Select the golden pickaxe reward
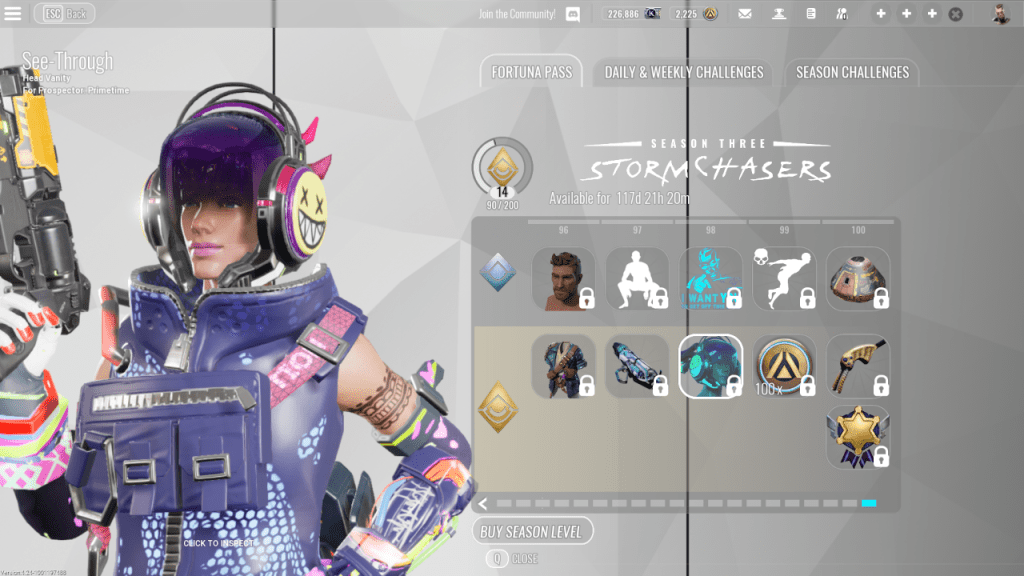Screen dimensions: 1024x576 tap(858, 366)
